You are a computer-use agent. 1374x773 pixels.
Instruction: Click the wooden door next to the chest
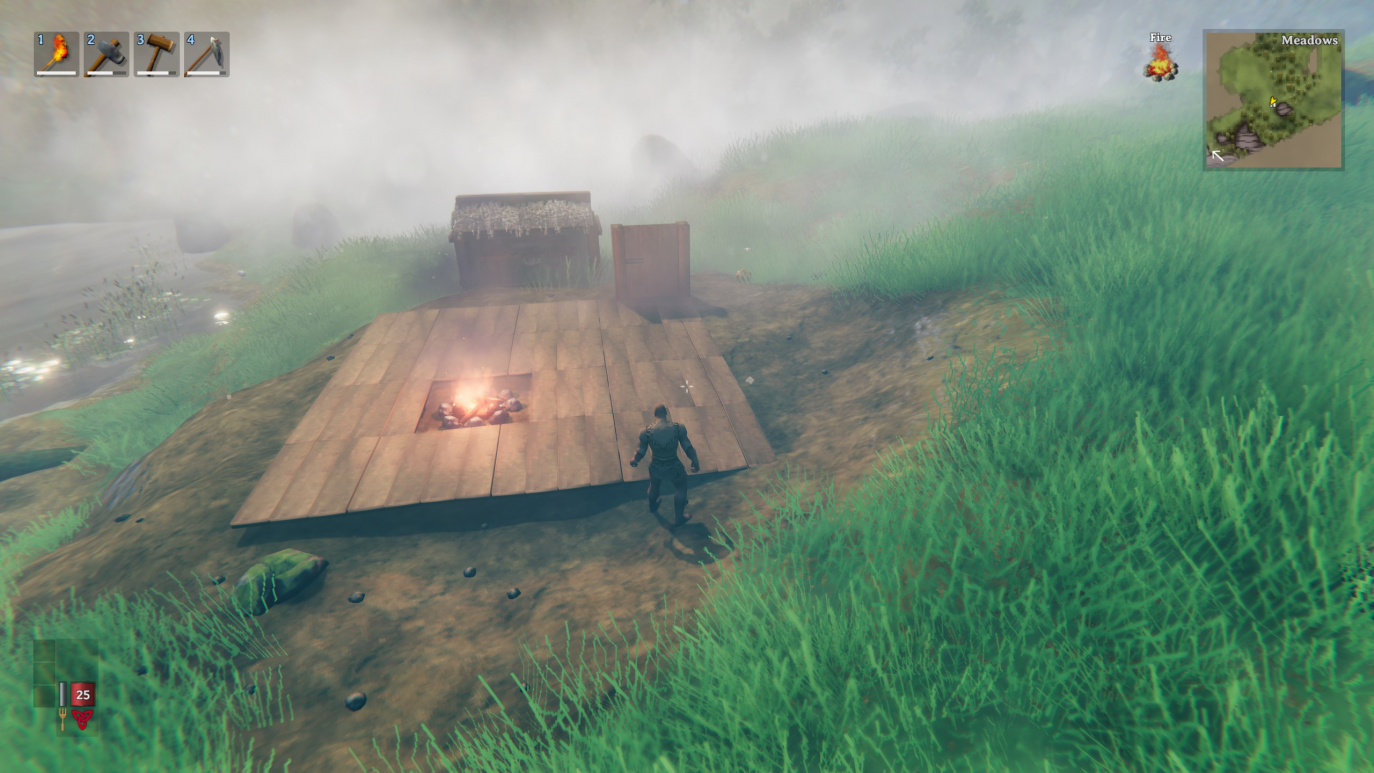click(x=650, y=260)
